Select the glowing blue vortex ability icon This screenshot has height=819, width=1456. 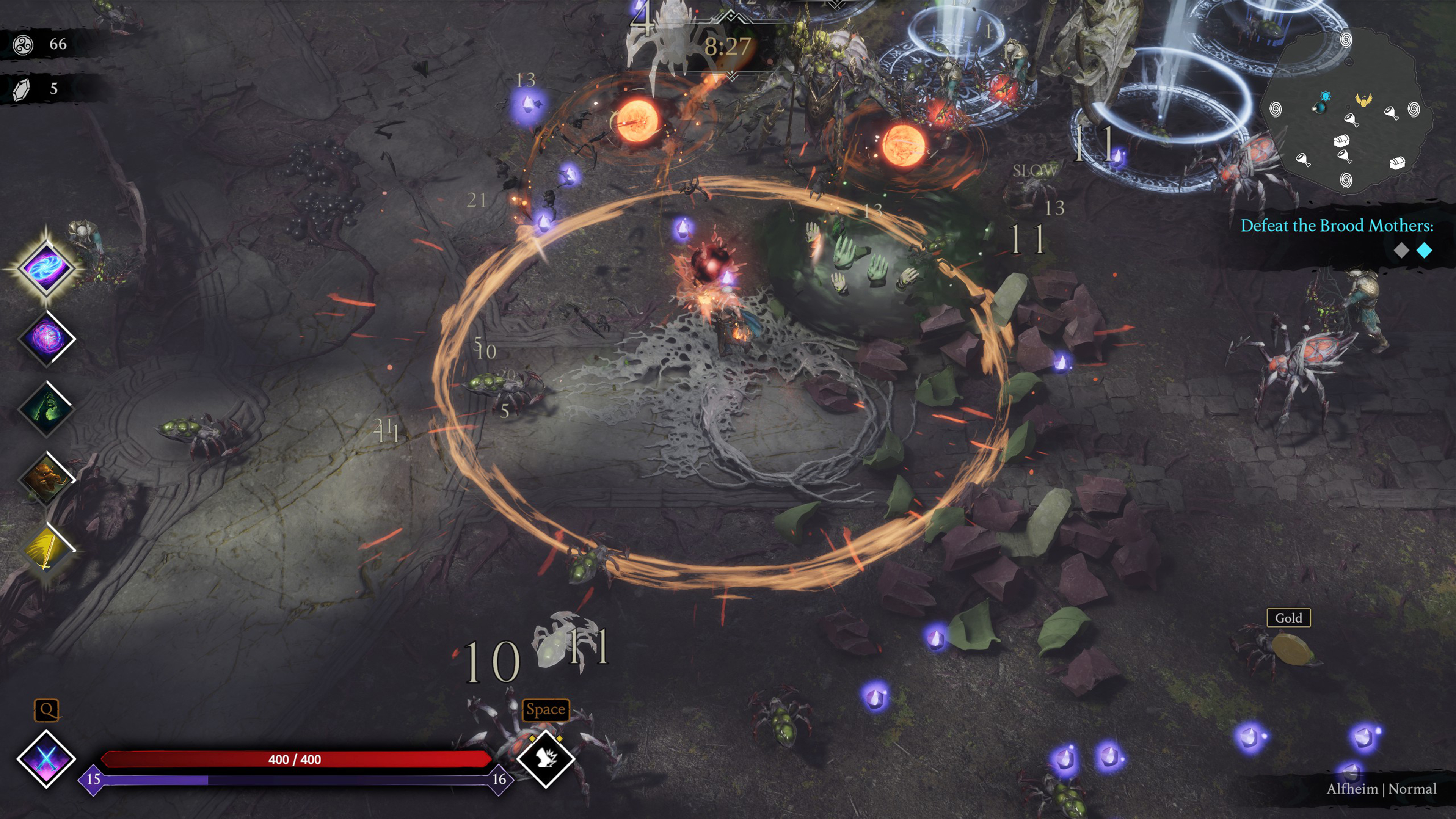click(x=46, y=267)
